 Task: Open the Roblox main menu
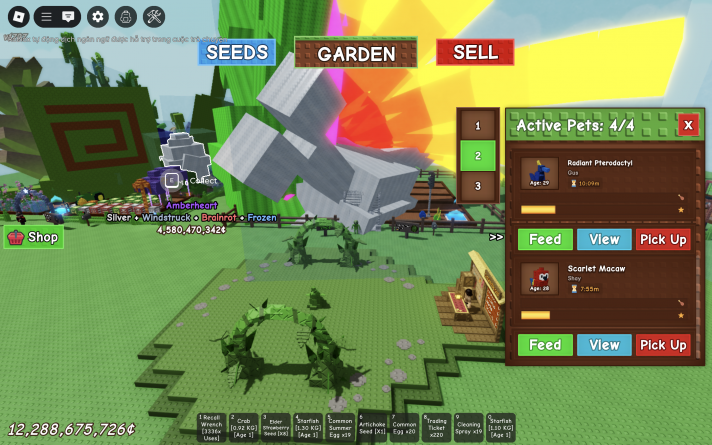point(17,16)
